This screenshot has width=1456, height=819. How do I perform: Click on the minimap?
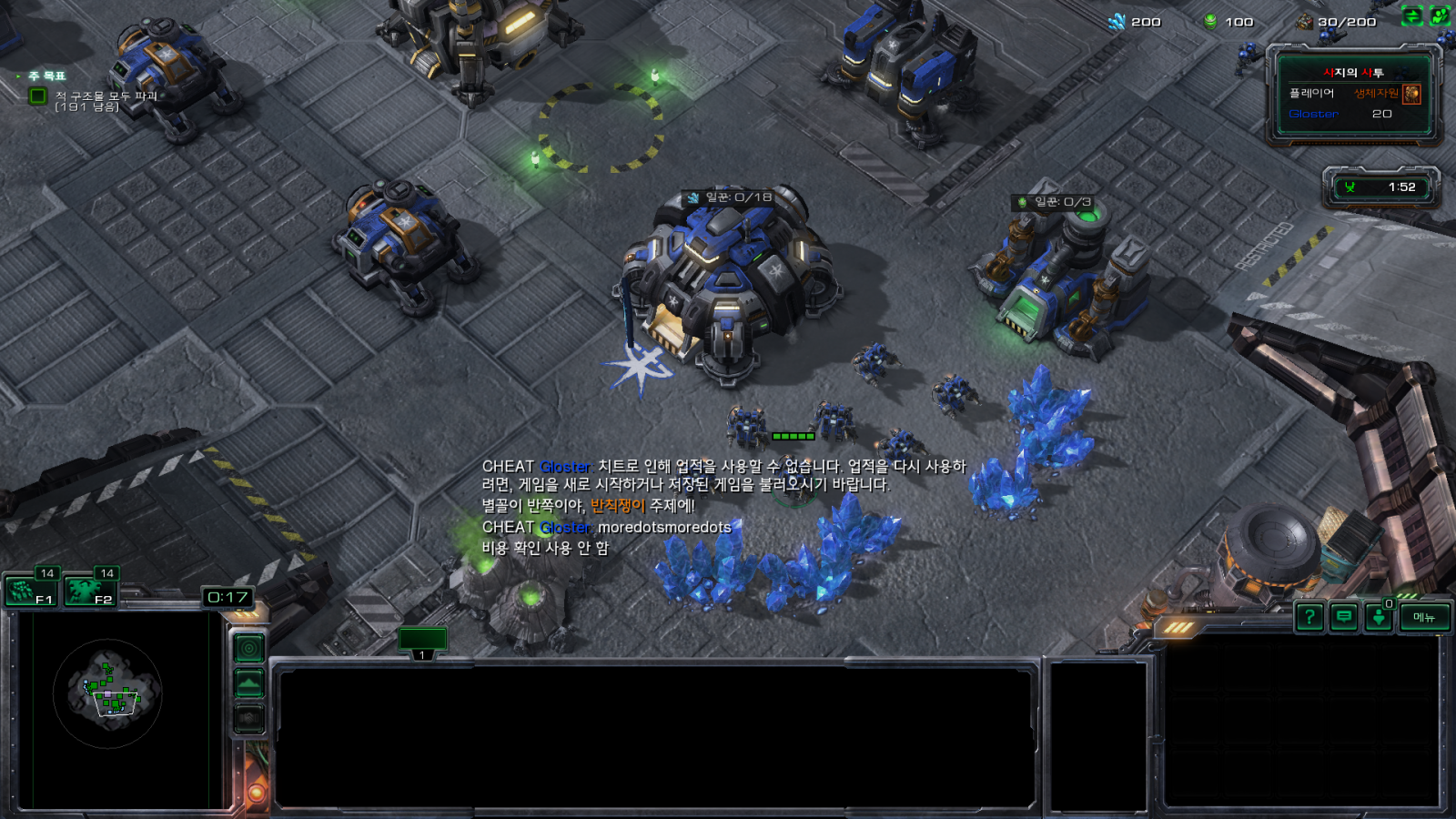click(108, 694)
